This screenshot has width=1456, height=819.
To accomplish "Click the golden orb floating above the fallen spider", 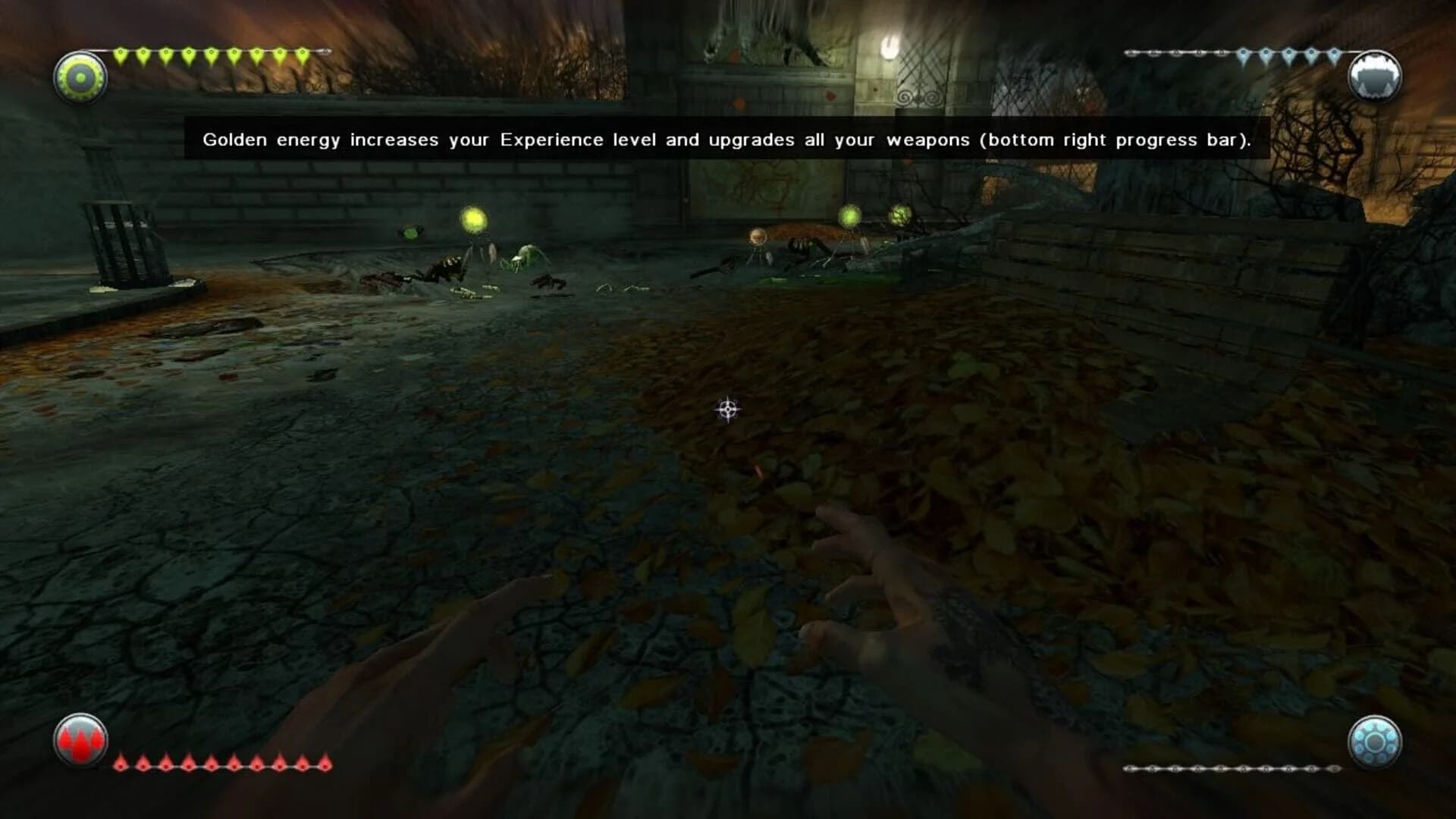I will point(851,215).
